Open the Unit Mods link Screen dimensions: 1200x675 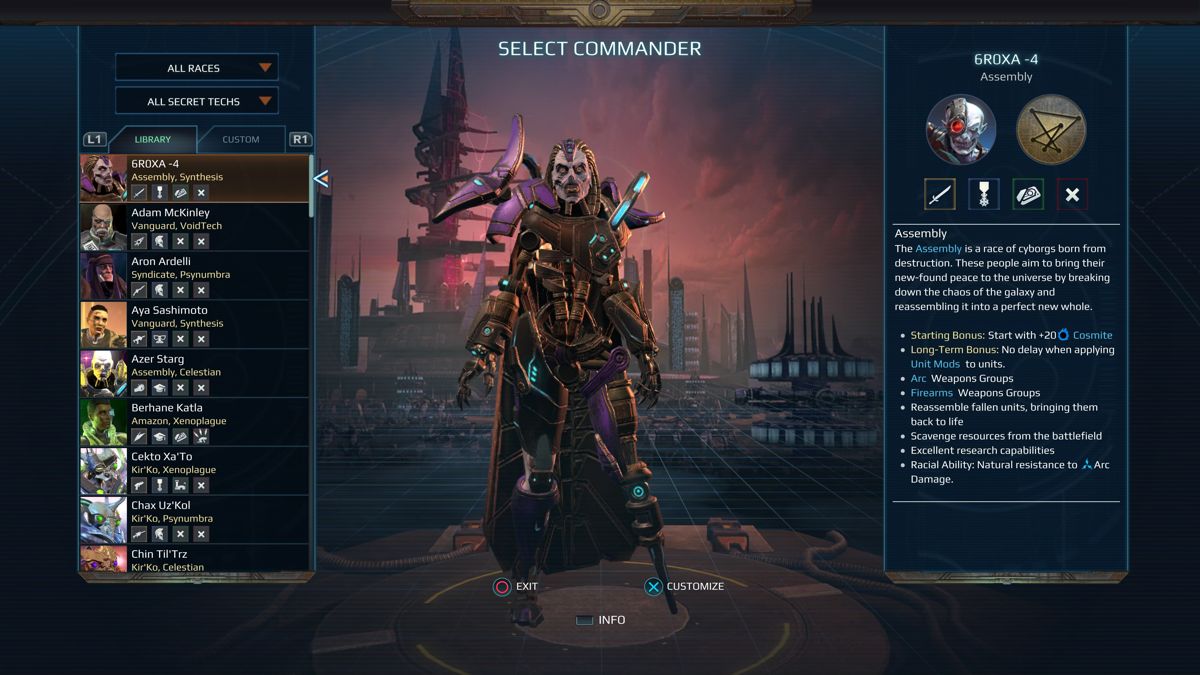[935, 364]
